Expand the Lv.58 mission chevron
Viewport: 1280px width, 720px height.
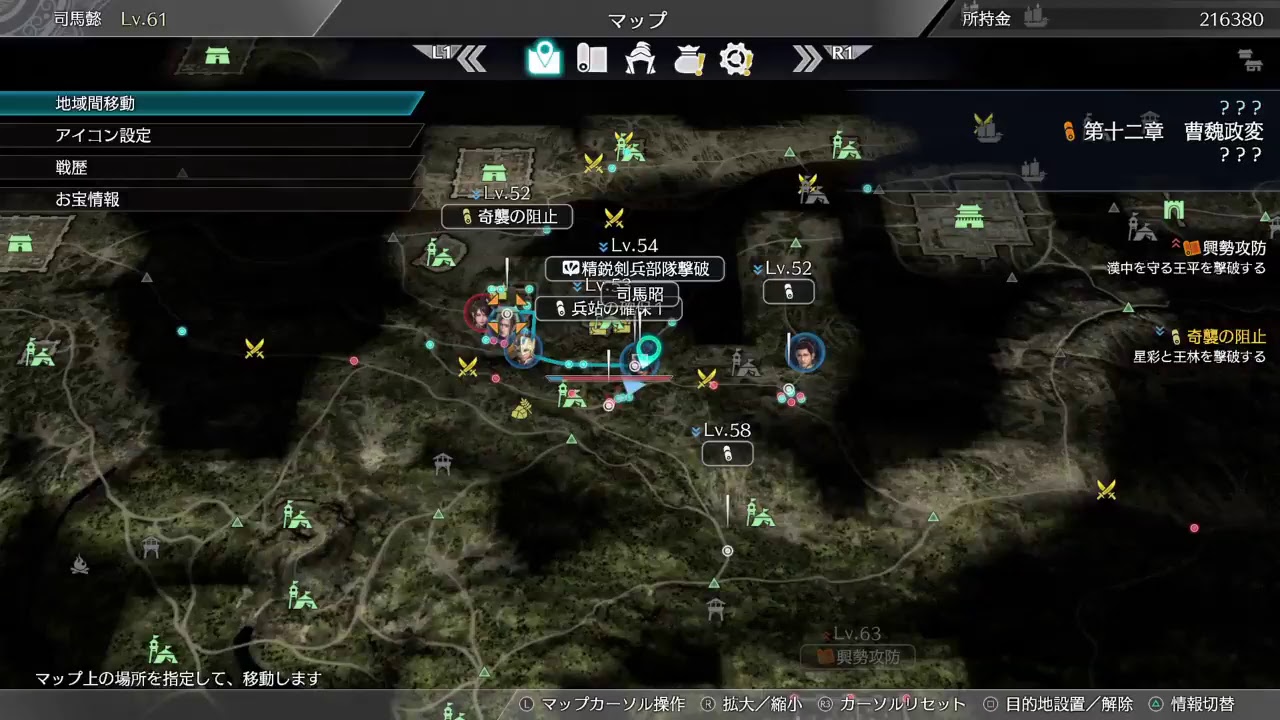pyautogui.click(x=697, y=433)
